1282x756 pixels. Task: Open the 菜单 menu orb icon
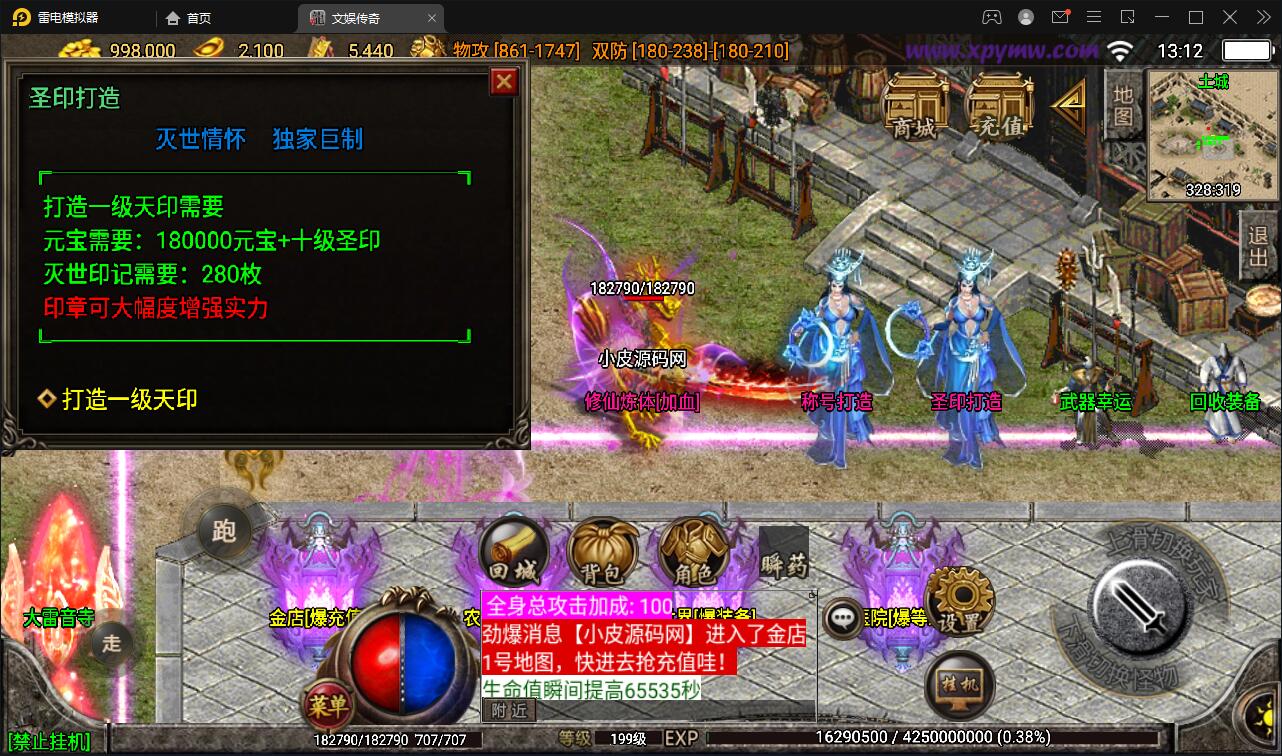[x=330, y=705]
